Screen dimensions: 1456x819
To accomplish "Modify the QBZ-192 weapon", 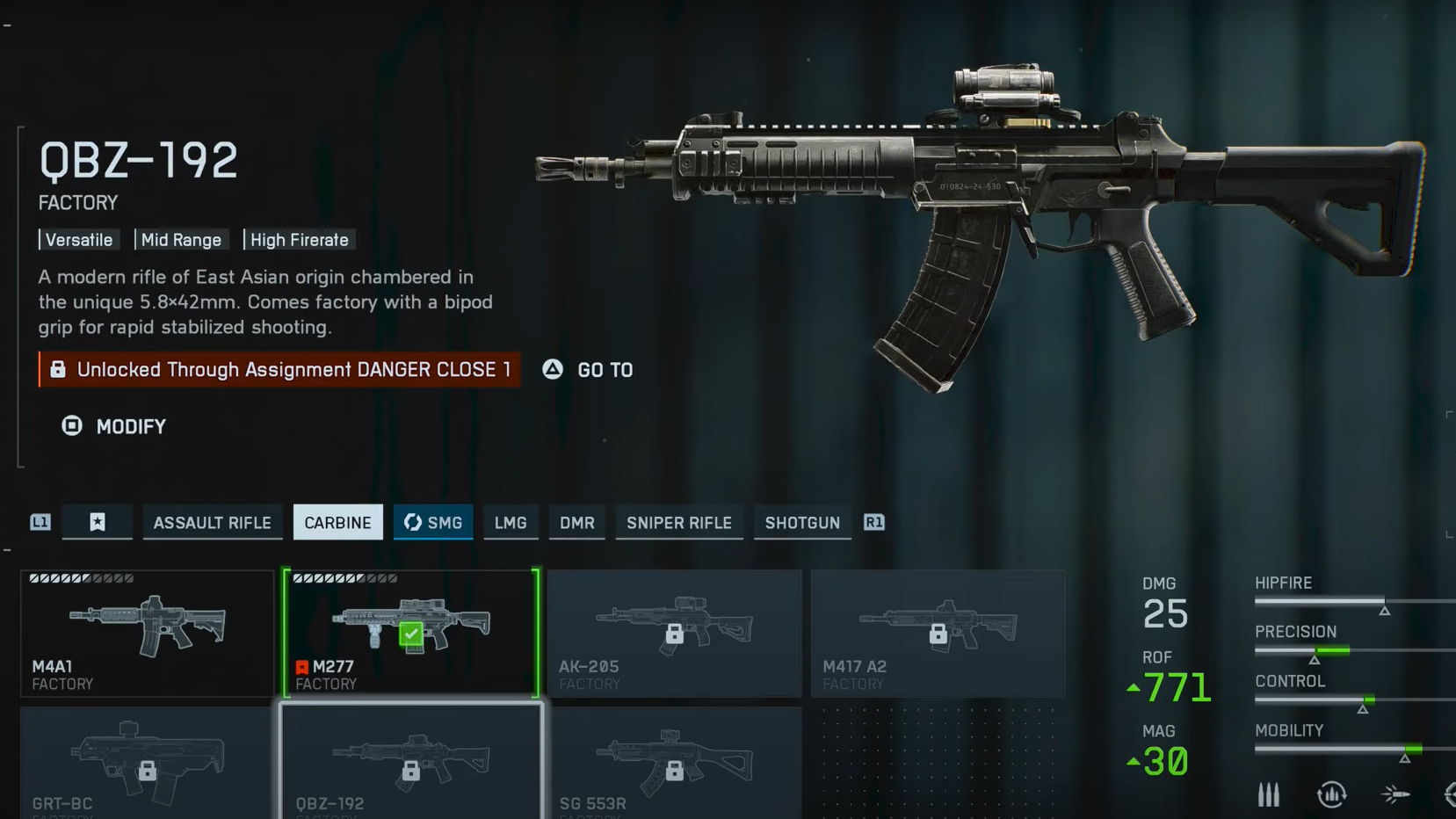I will coord(114,427).
